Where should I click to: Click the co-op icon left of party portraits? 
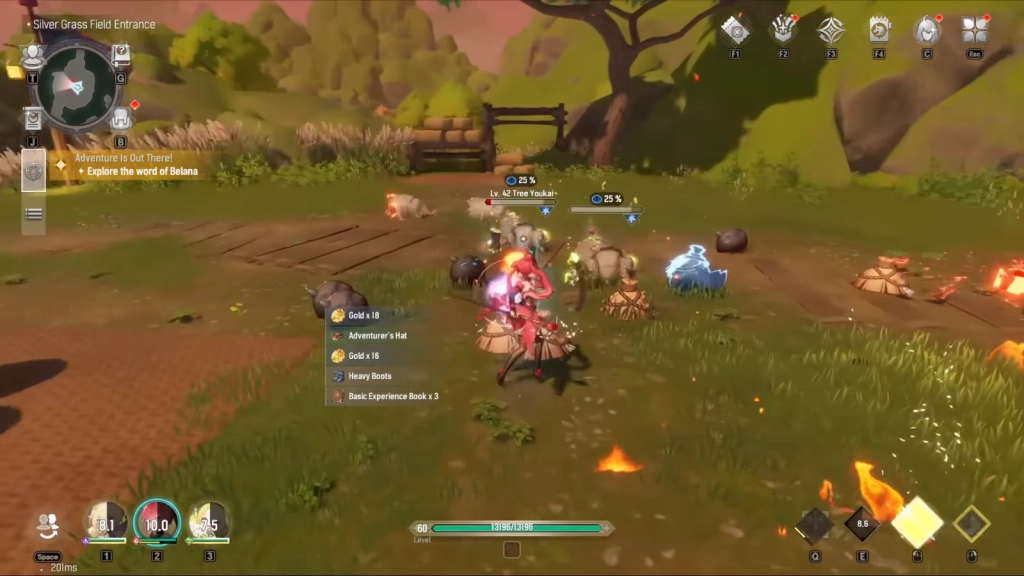click(x=47, y=525)
